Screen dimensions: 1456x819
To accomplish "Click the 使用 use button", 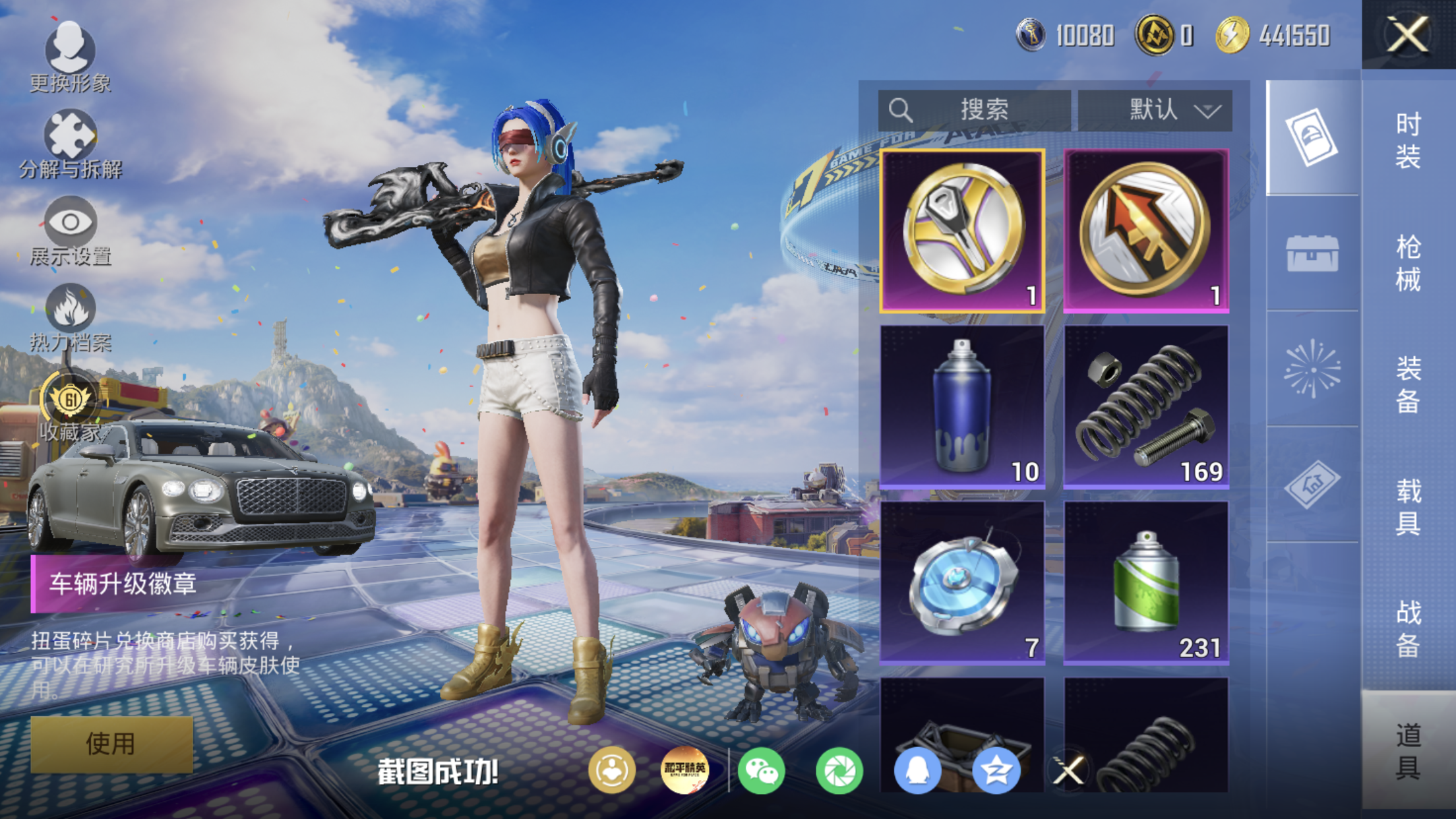I will pyautogui.click(x=111, y=744).
